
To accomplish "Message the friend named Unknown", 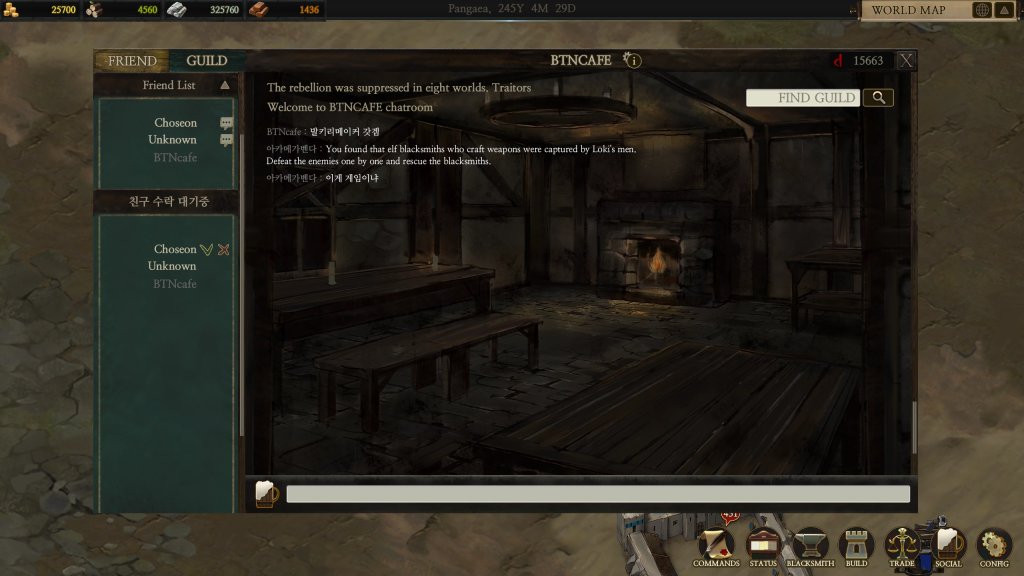I will point(226,140).
